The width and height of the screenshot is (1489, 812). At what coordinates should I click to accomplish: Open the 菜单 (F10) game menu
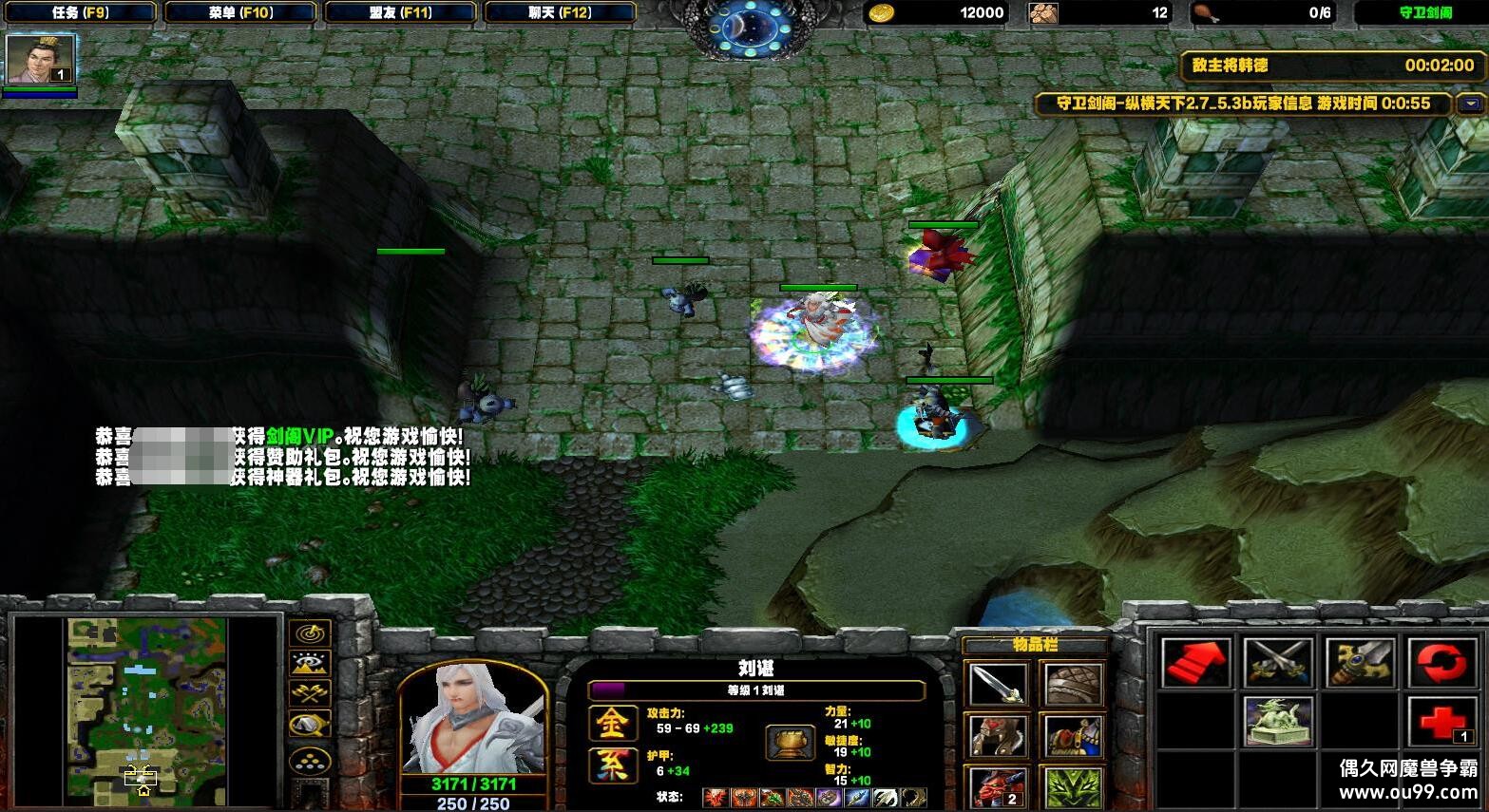click(x=240, y=13)
